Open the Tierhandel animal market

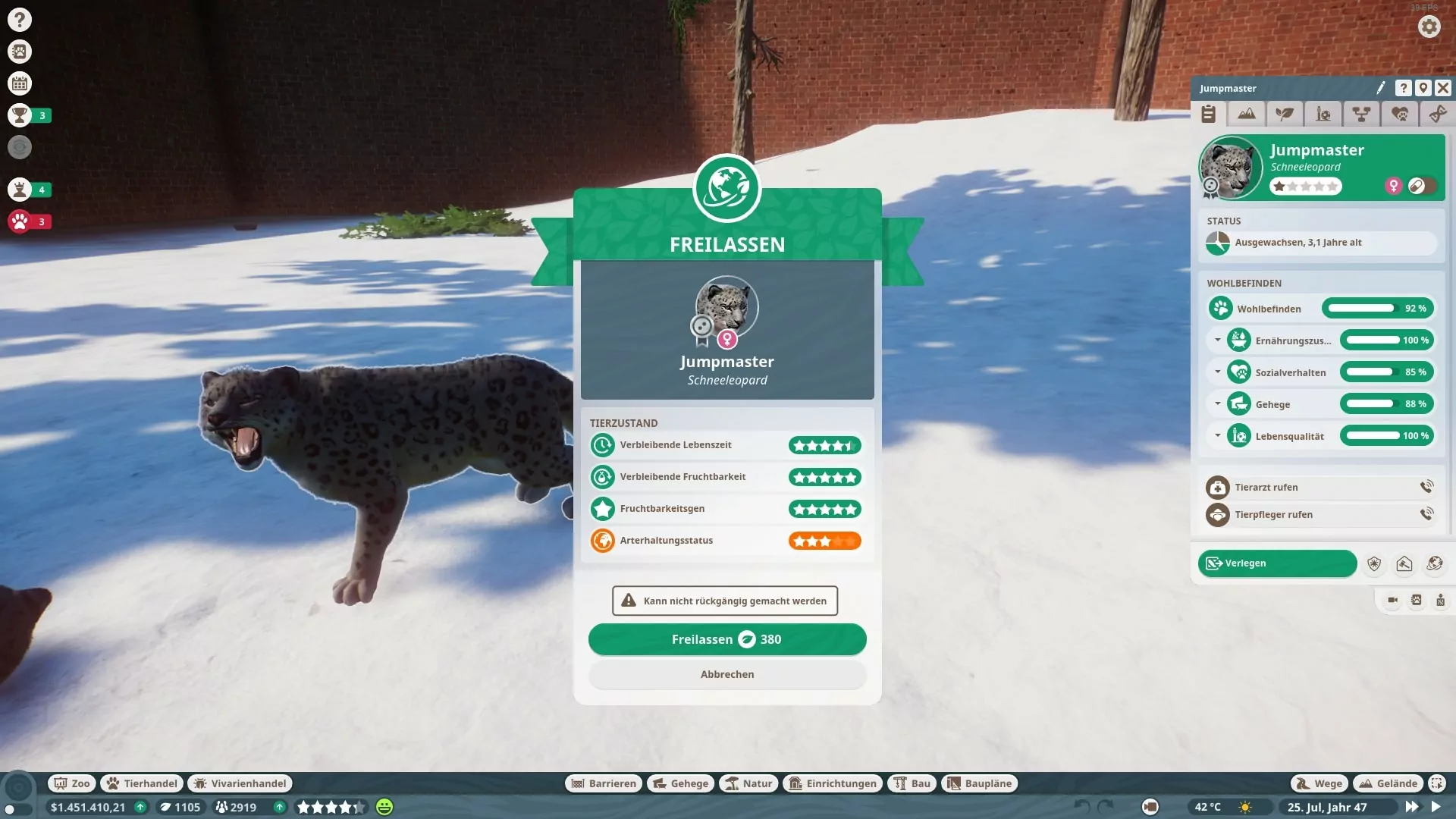click(142, 783)
